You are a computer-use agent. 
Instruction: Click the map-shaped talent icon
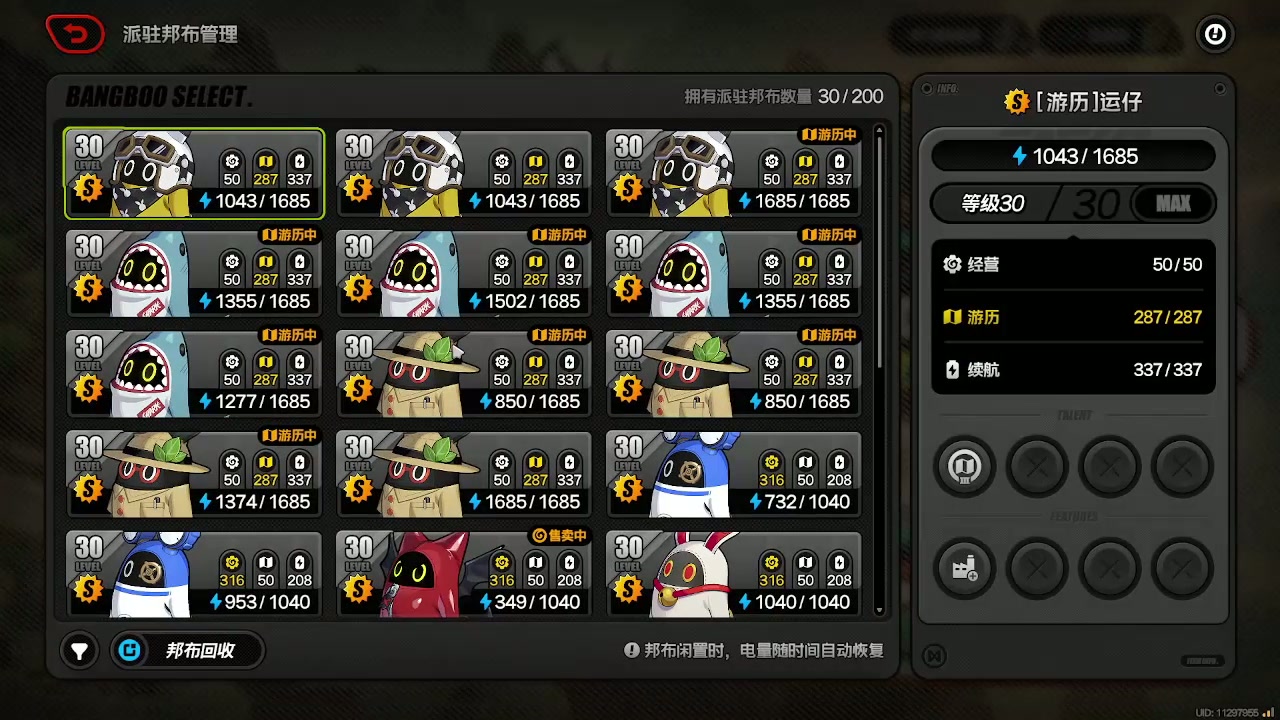pos(964,466)
